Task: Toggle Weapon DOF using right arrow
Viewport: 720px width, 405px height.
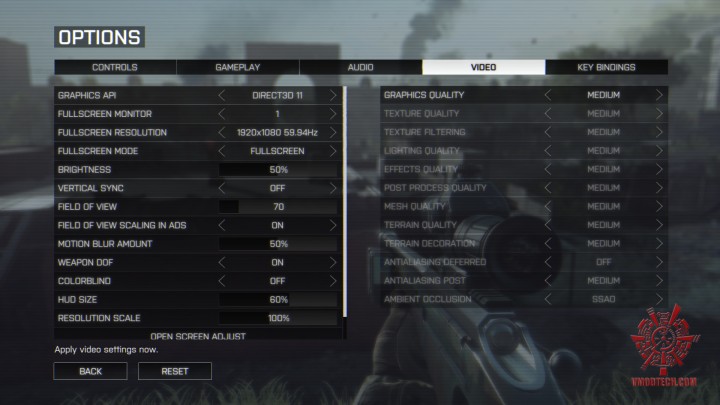Action: click(333, 262)
